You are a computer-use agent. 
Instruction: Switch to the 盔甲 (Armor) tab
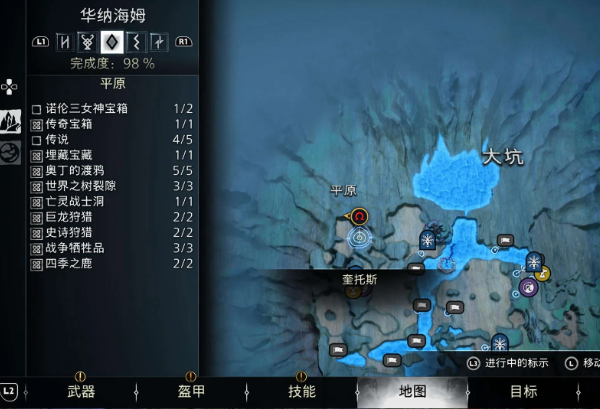click(191, 391)
